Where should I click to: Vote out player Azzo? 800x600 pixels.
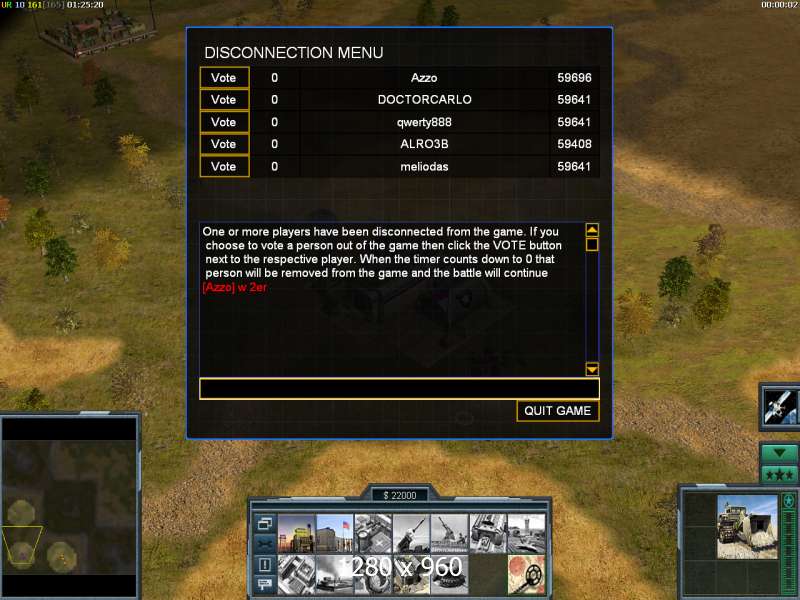click(x=224, y=78)
